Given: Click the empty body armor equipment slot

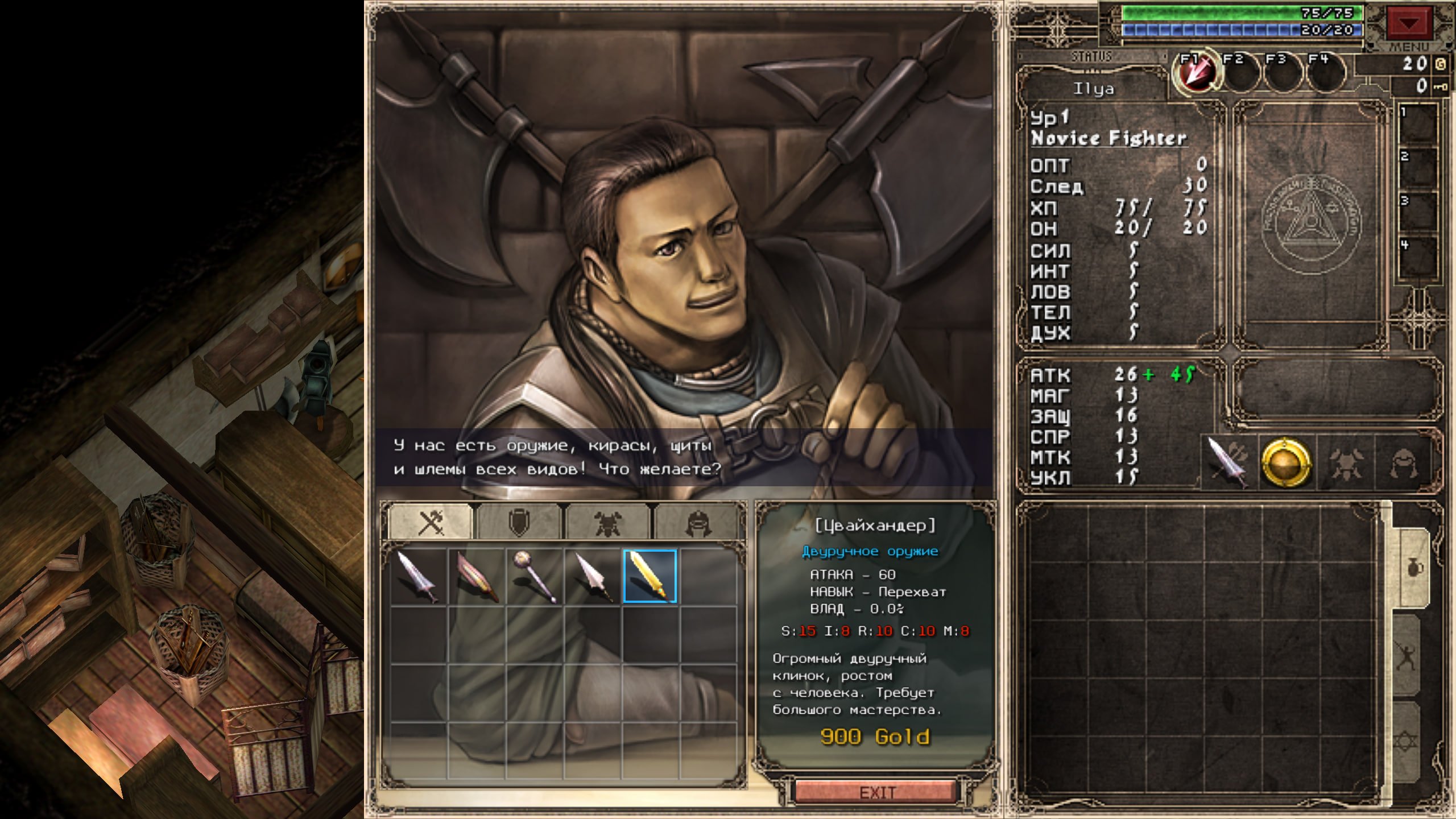Looking at the screenshot, I should [x=1345, y=462].
